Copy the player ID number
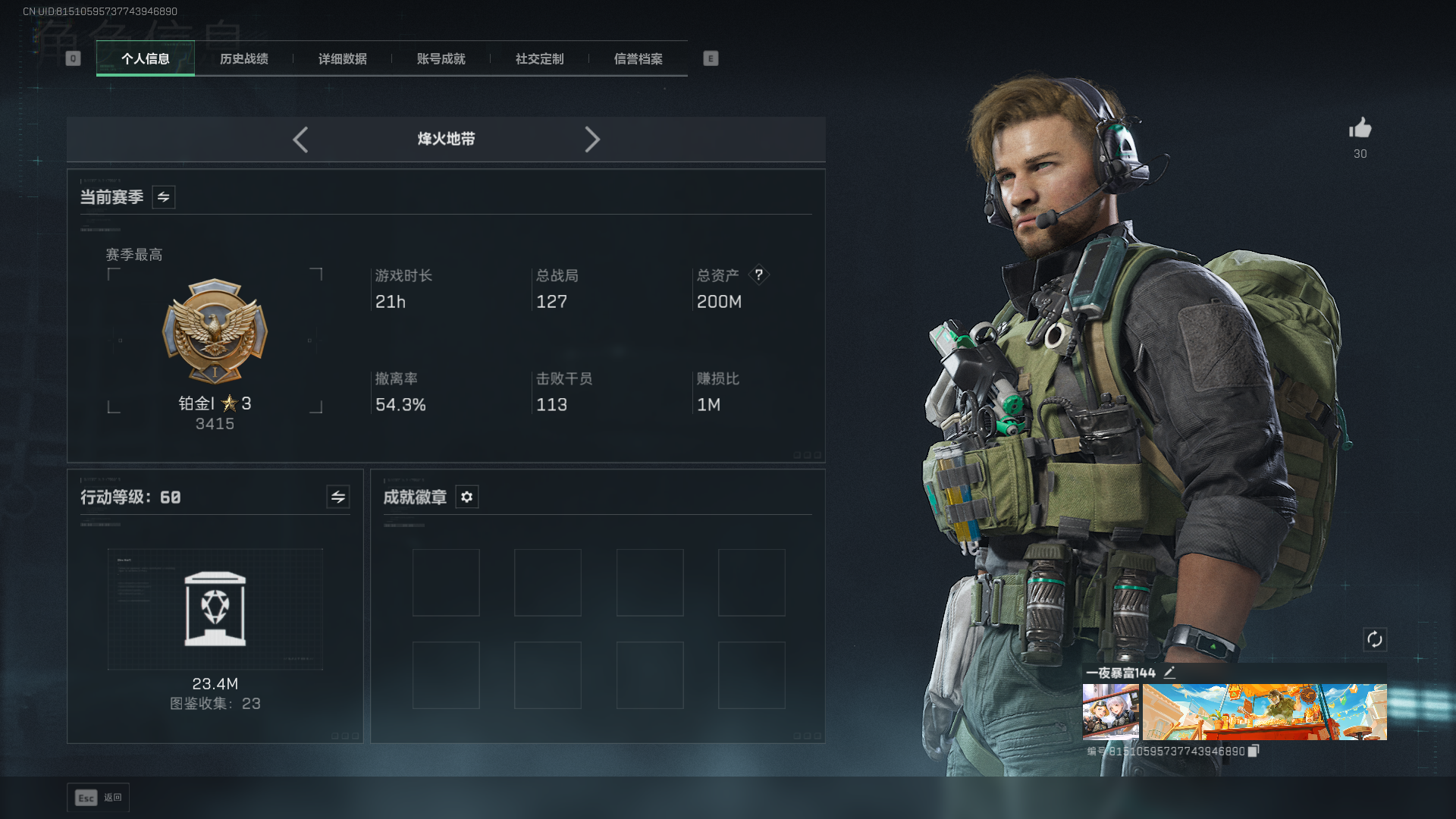1456x819 pixels. point(1253,751)
